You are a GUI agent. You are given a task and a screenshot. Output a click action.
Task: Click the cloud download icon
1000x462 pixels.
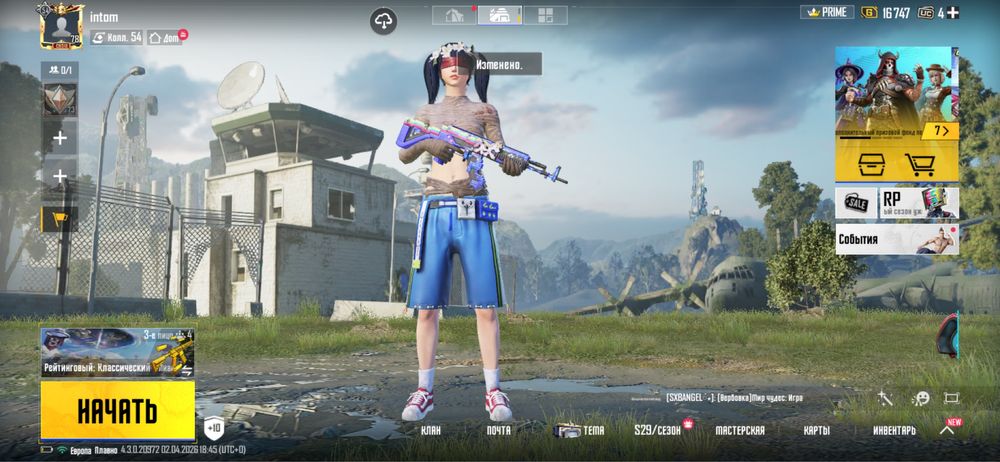tap(384, 20)
